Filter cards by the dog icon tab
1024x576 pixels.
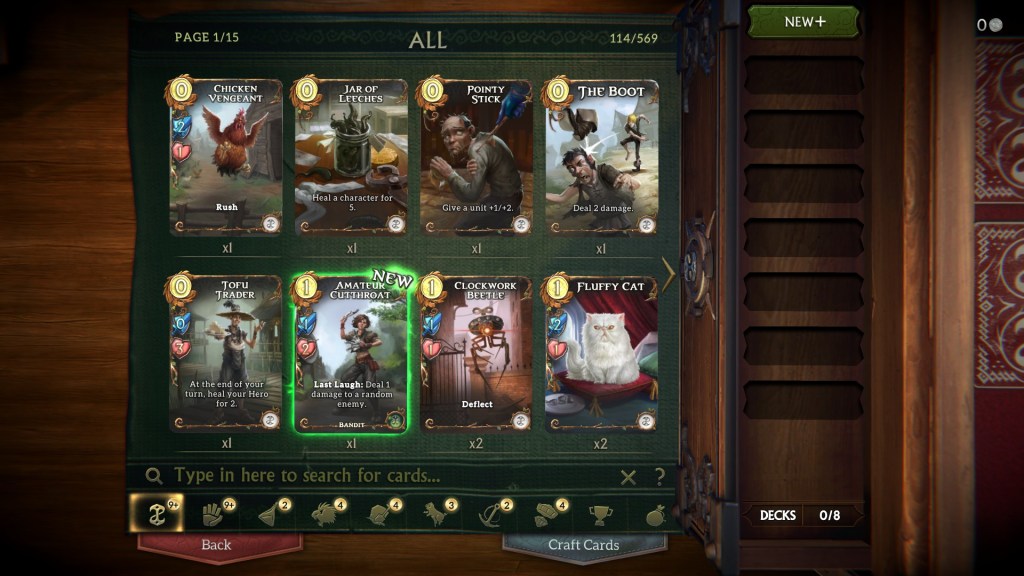[x=434, y=514]
